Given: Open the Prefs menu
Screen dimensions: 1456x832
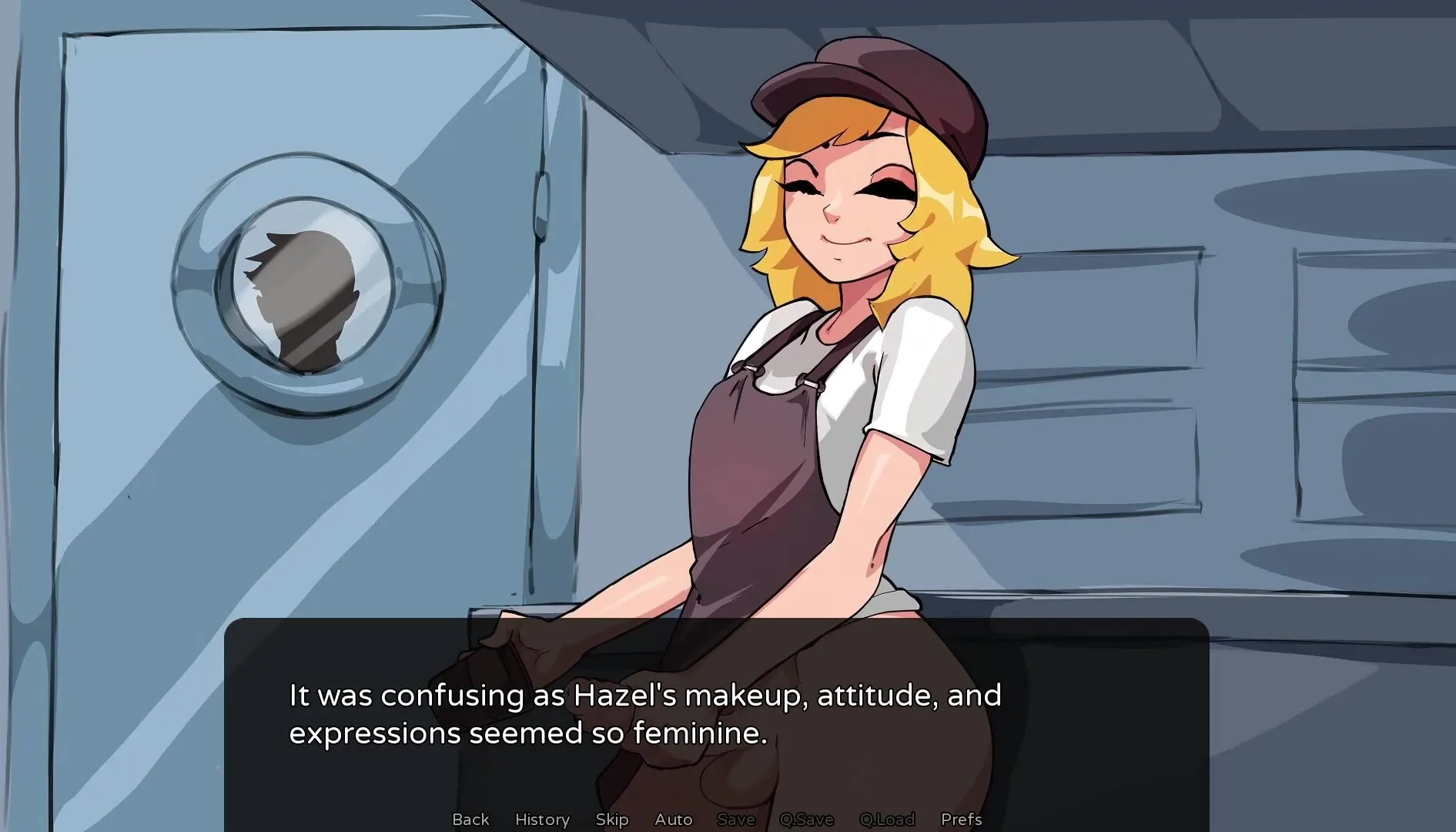Looking at the screenshot, I should (961, 819).
